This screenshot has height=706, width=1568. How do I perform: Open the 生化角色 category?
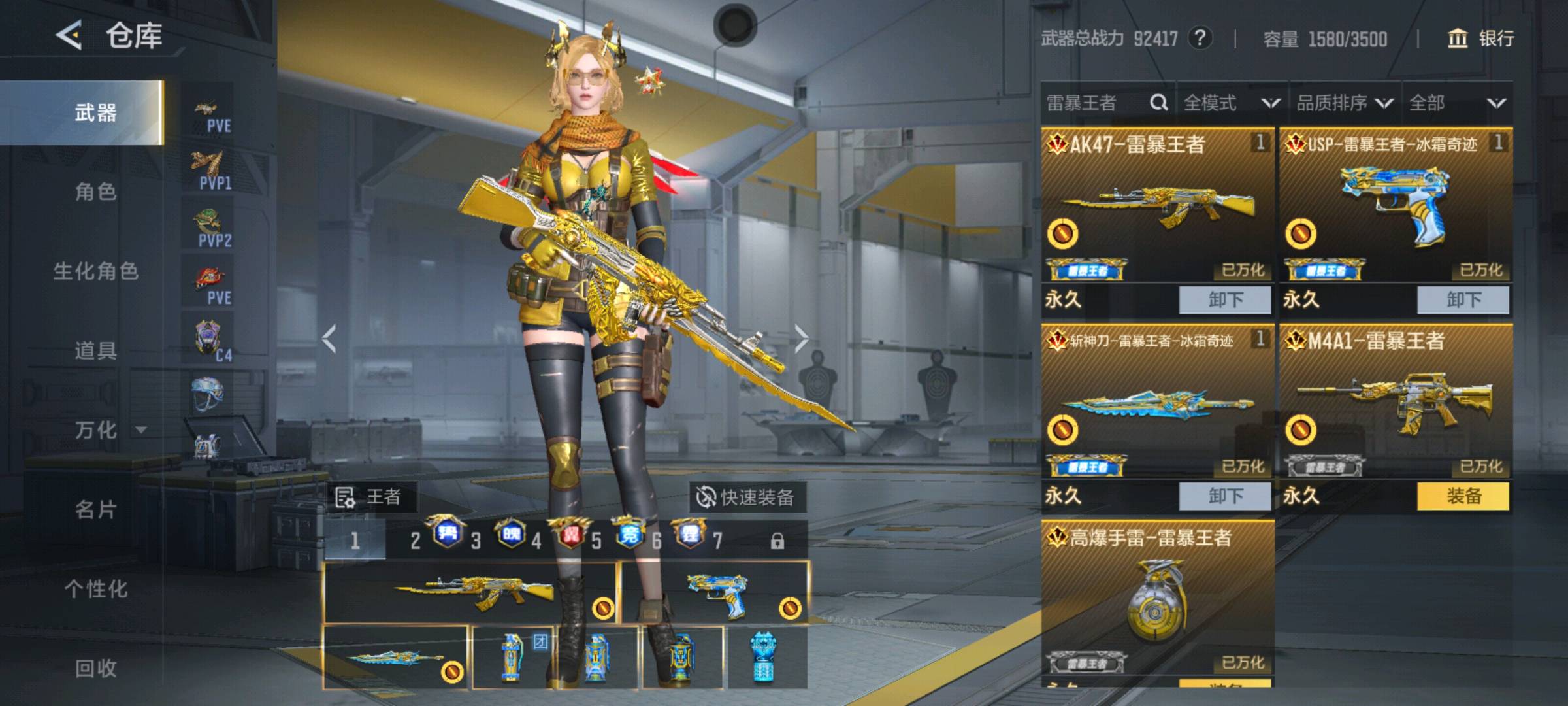(95, 271)
